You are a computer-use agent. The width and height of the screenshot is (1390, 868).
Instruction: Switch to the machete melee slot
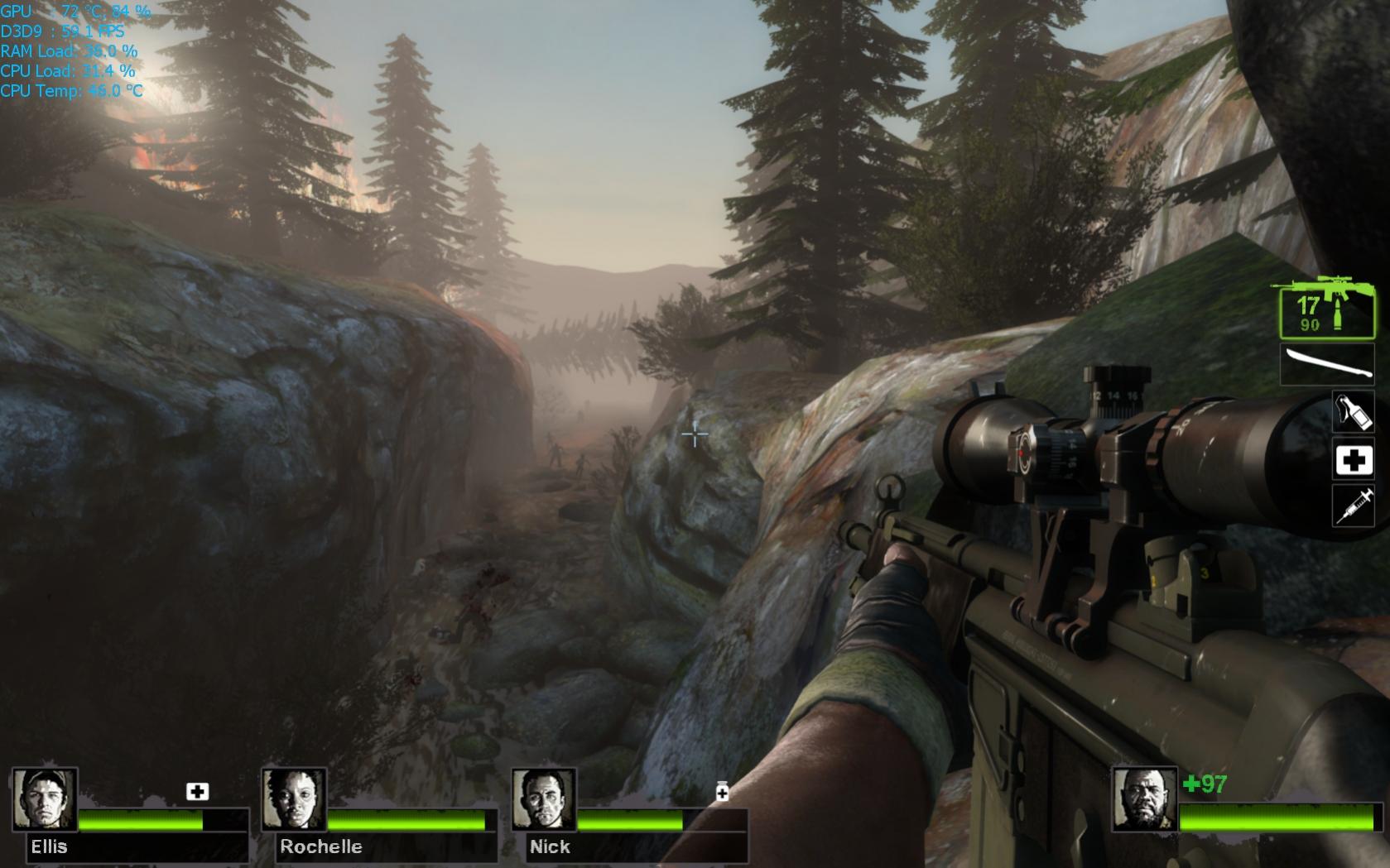click(x=1327, y=365)
